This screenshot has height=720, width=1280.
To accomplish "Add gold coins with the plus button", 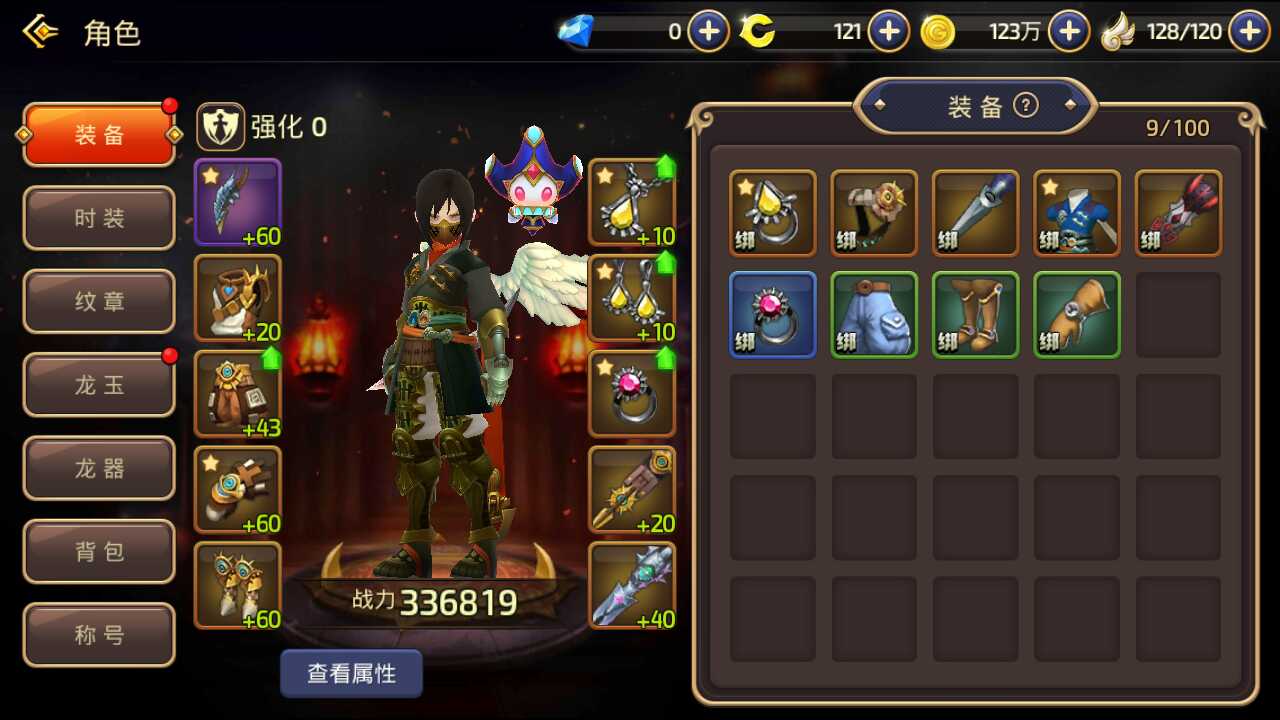I will [x=1068, y=32].
